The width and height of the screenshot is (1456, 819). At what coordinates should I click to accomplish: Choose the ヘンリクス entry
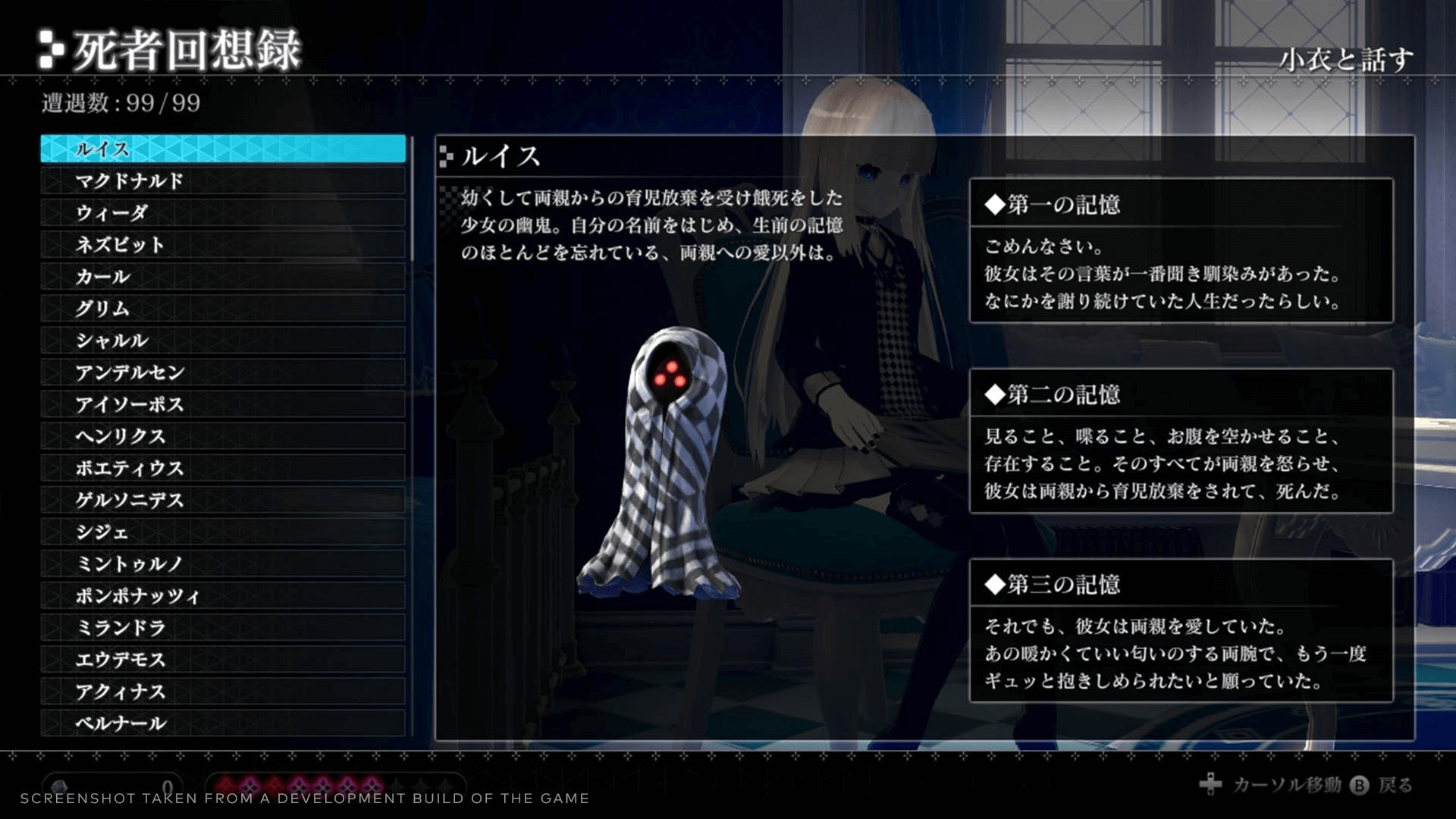(223, 436)
